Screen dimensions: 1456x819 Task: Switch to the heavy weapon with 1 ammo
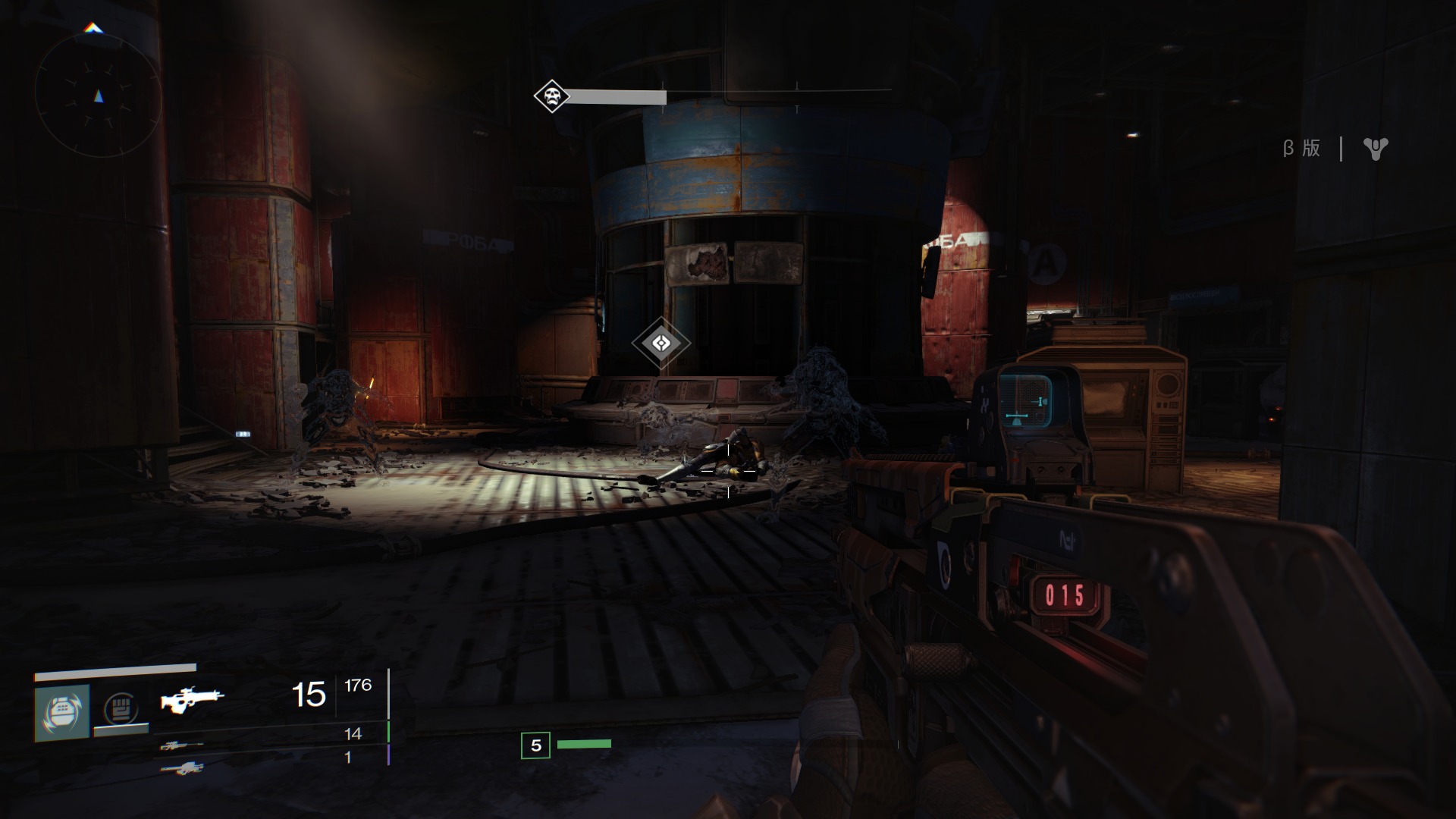point(181,767)
